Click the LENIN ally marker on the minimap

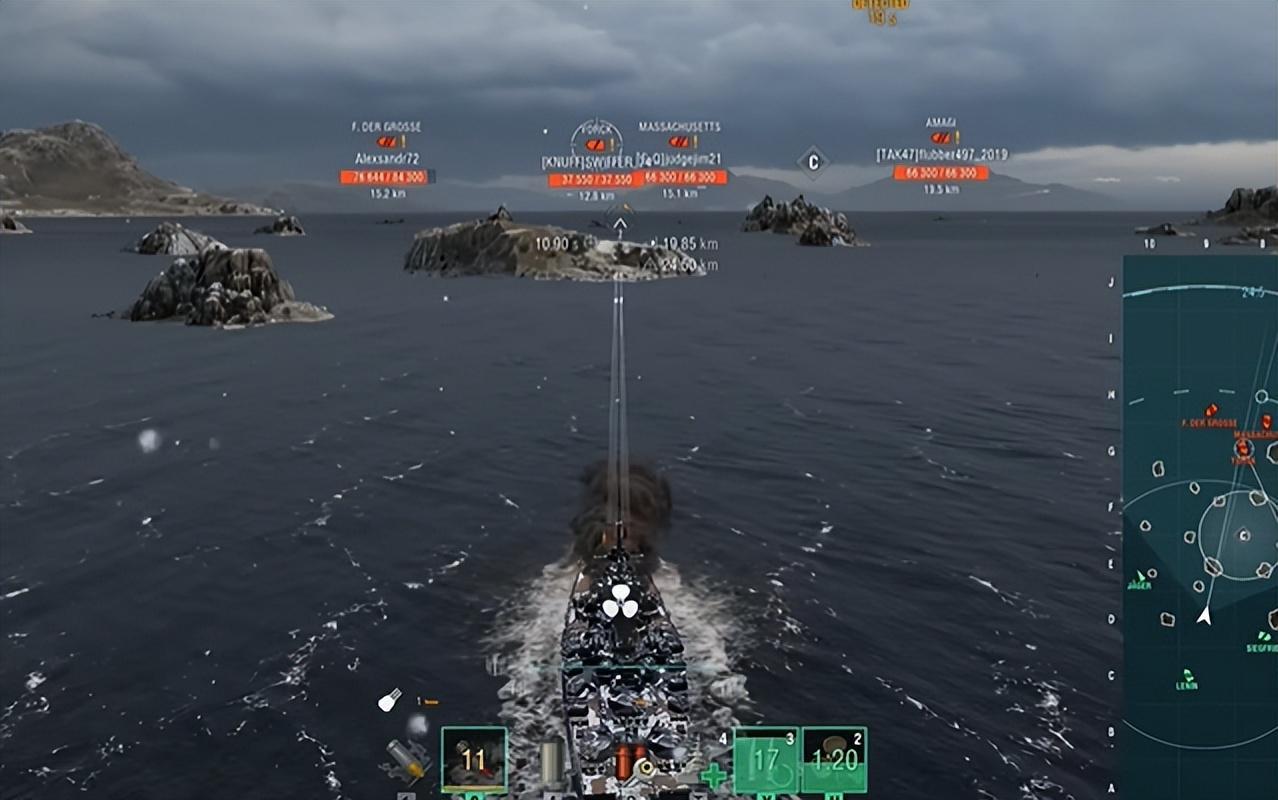[x=1187, y=675]
